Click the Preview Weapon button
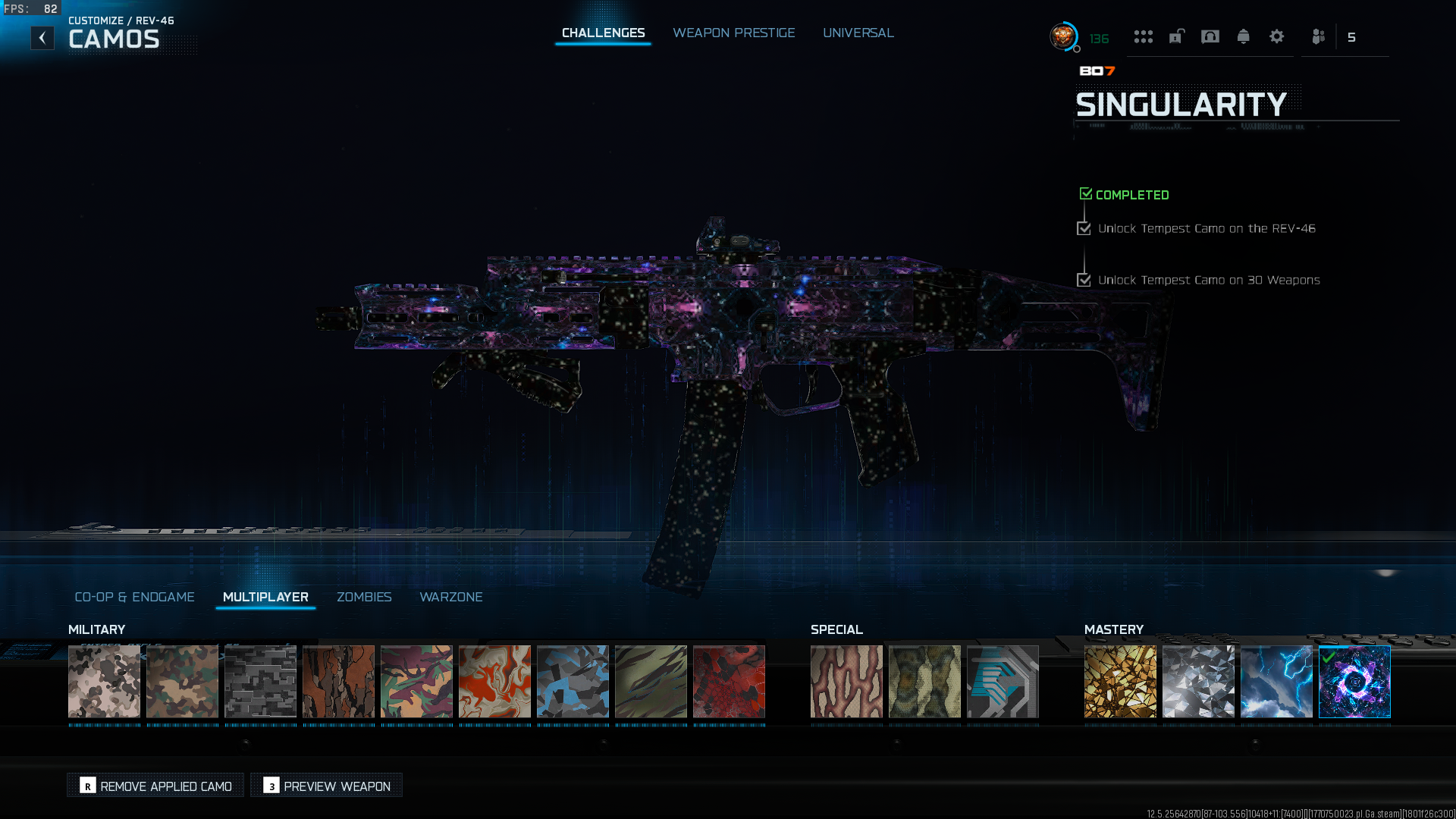This screenshot has width=1456, height=819. tap(327, 786)
